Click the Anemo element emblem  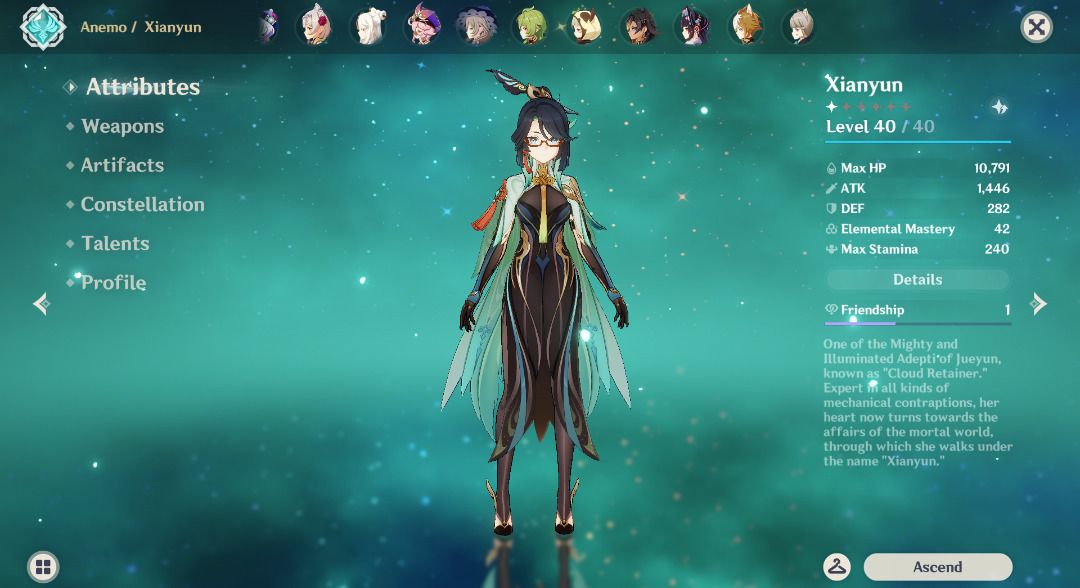[x=43, y=27]
